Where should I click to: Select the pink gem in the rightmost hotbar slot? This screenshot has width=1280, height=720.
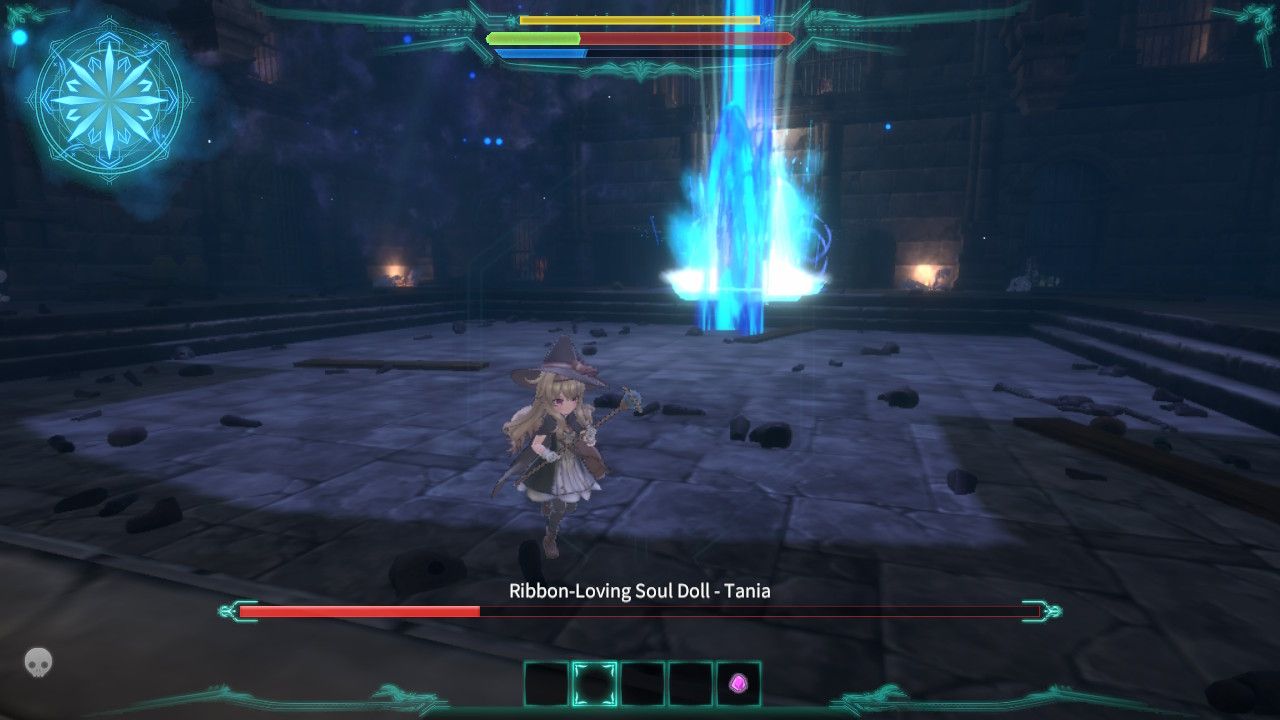coord(737,685)
